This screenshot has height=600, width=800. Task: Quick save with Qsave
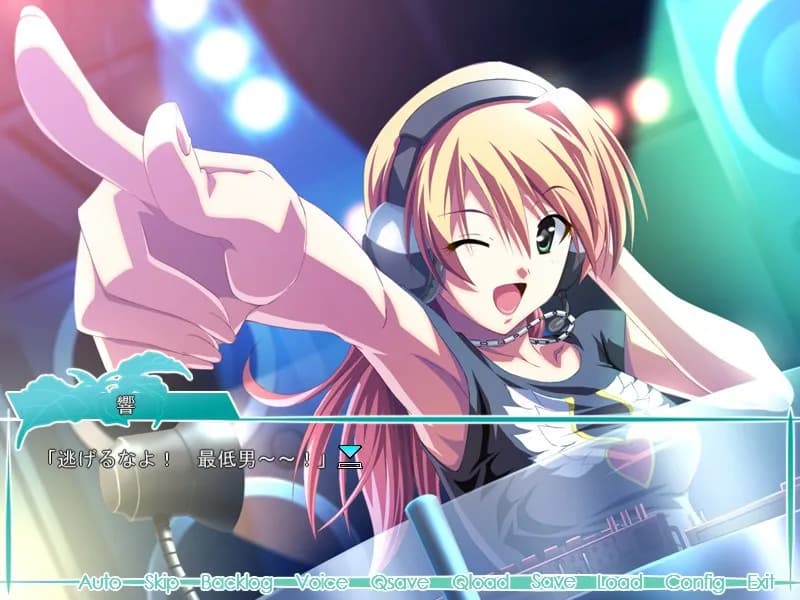400,582
